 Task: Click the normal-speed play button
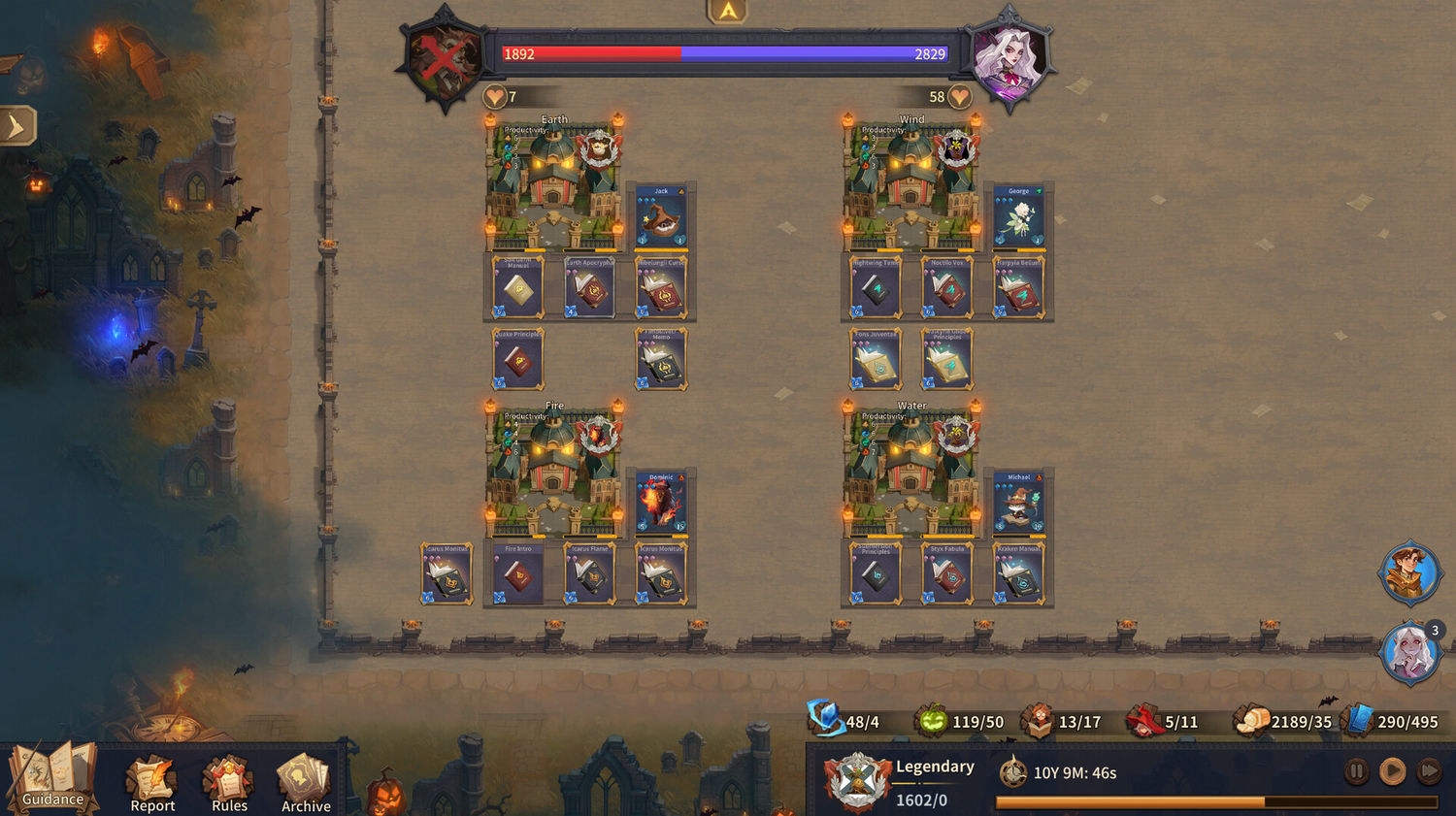click(x=1393, y=771)
